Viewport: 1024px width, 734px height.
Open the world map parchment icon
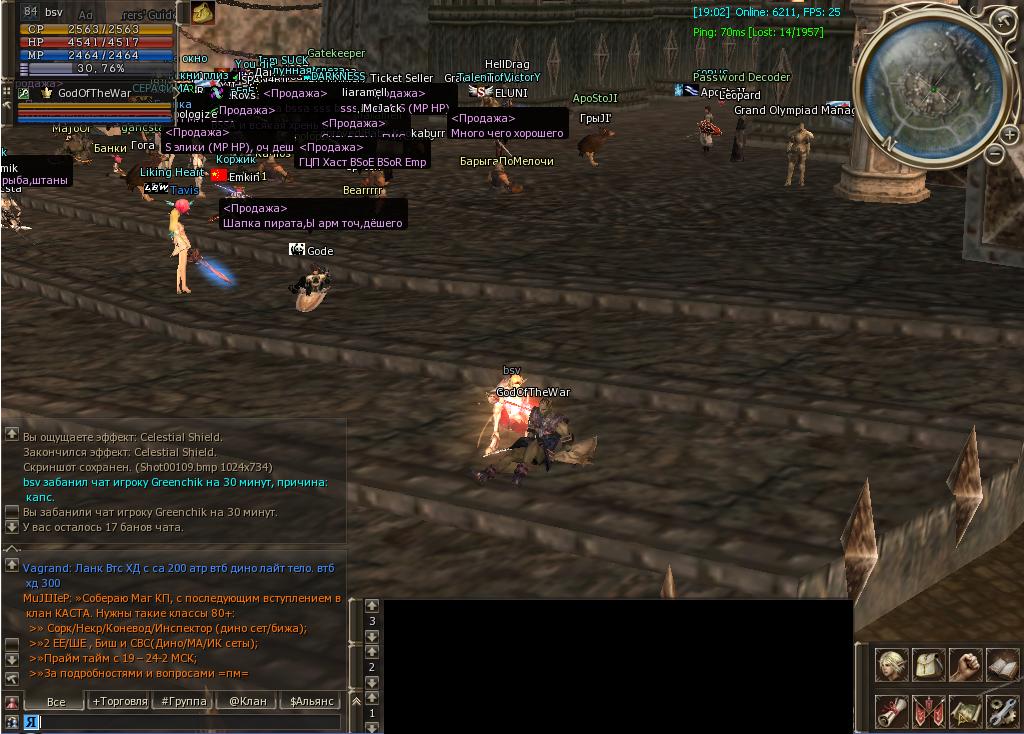coord(965,711)
